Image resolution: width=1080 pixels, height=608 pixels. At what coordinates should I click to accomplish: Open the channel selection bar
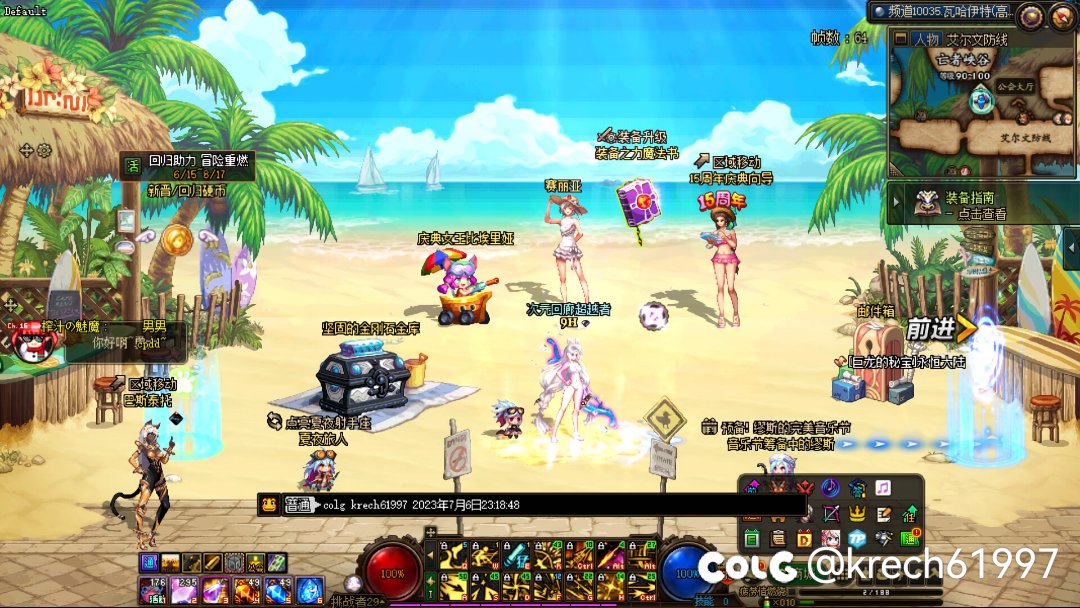point(940,12)
